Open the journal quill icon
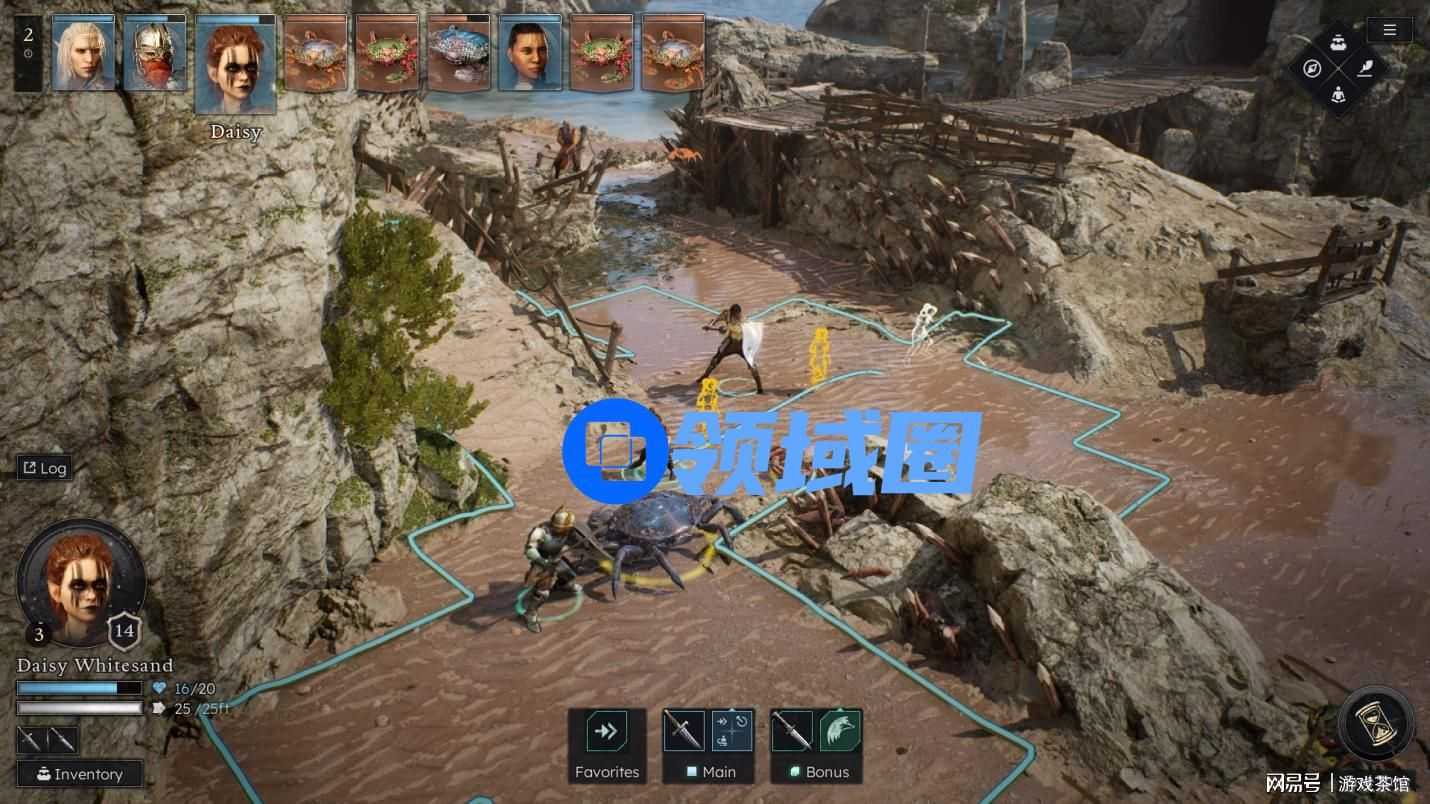The width and height of the screenshot is (1430, 804). pyautogui.click(x=1365, y=68)
